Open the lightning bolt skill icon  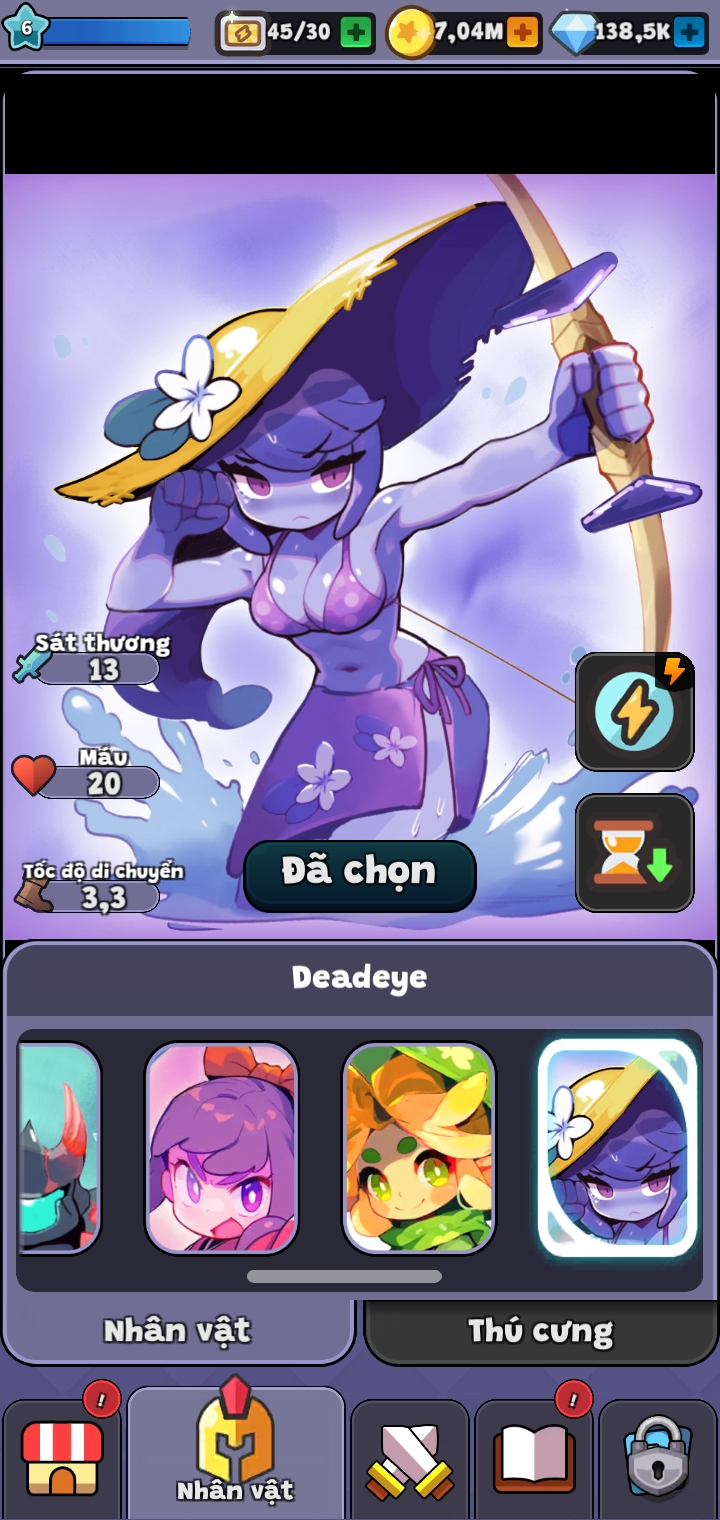point(634,711)
